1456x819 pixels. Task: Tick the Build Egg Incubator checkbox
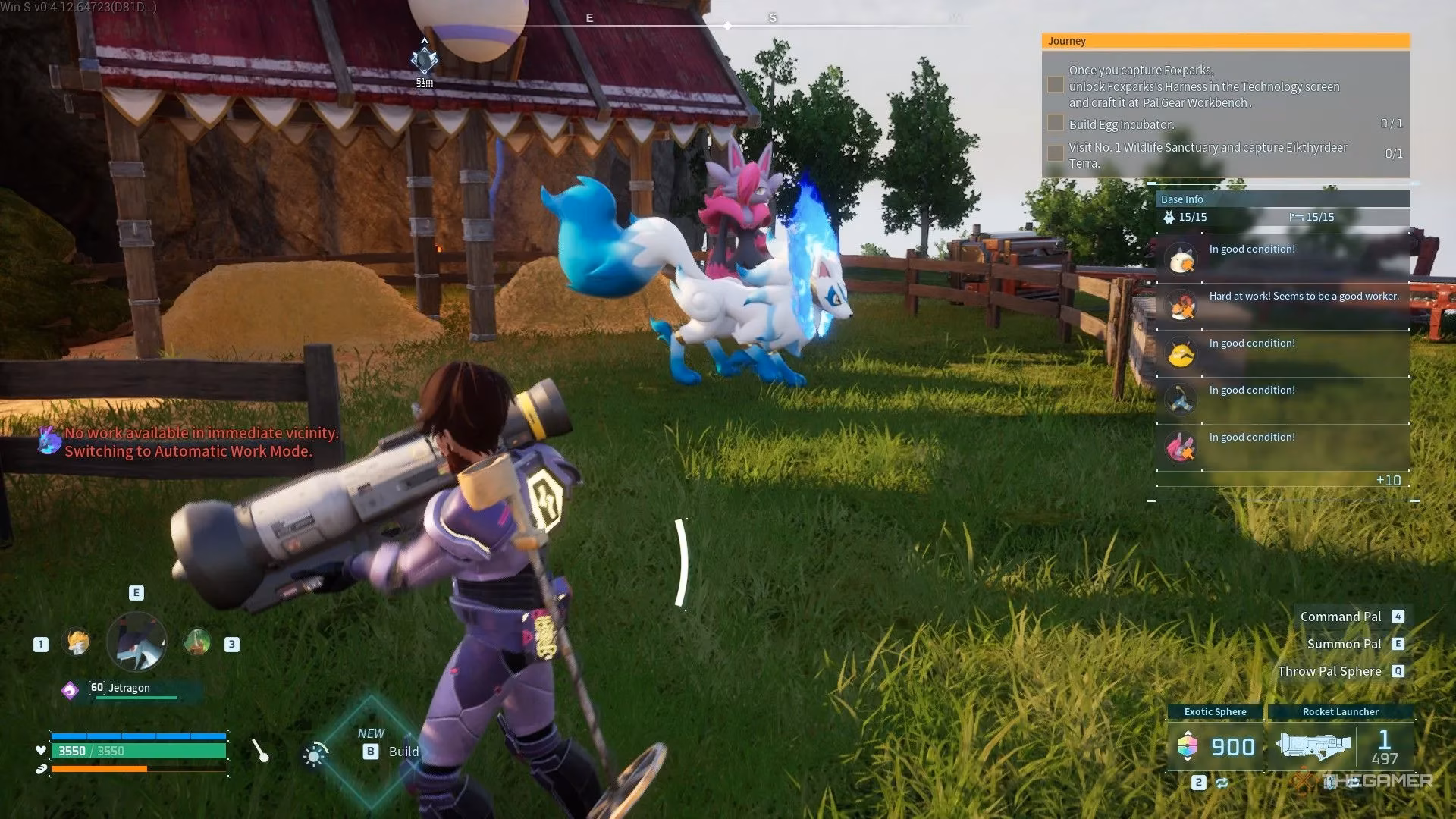point(1055,124)
